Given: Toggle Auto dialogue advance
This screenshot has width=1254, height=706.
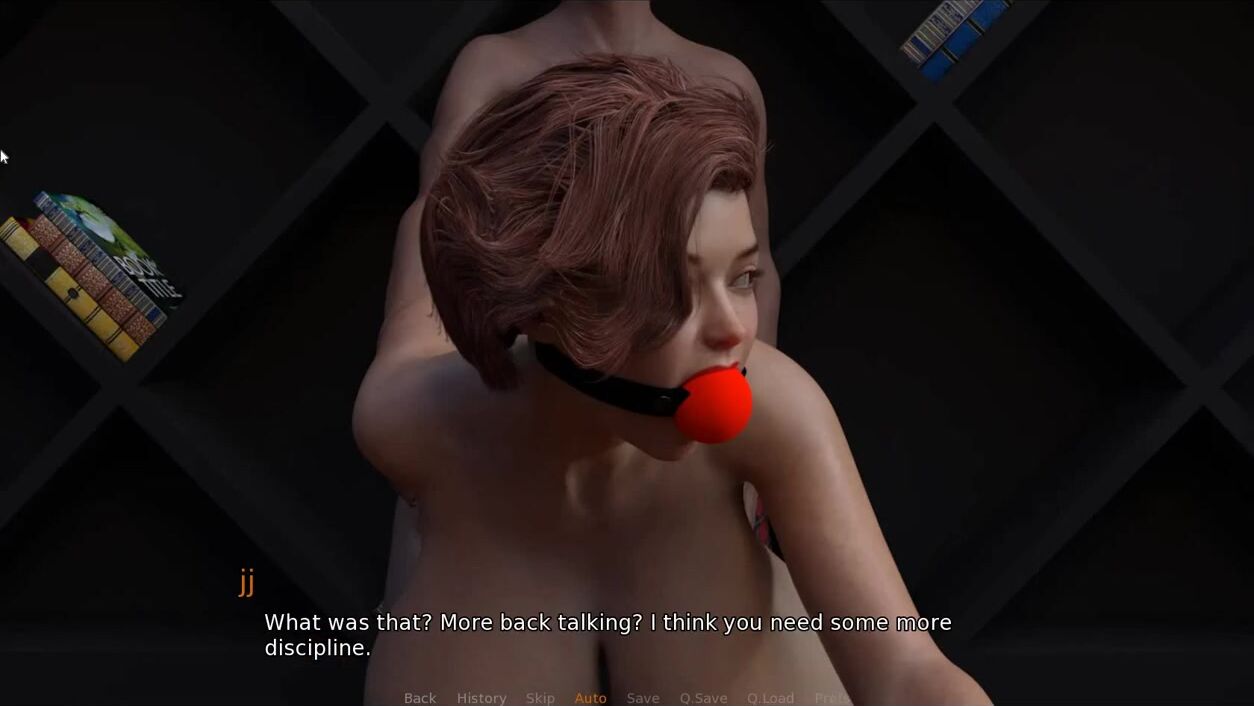Looking at the screenshot, I should (x=590, y=698).
